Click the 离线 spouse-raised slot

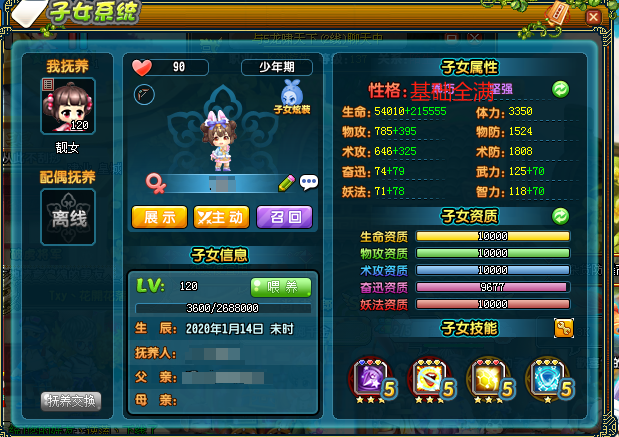pos(68,215)
